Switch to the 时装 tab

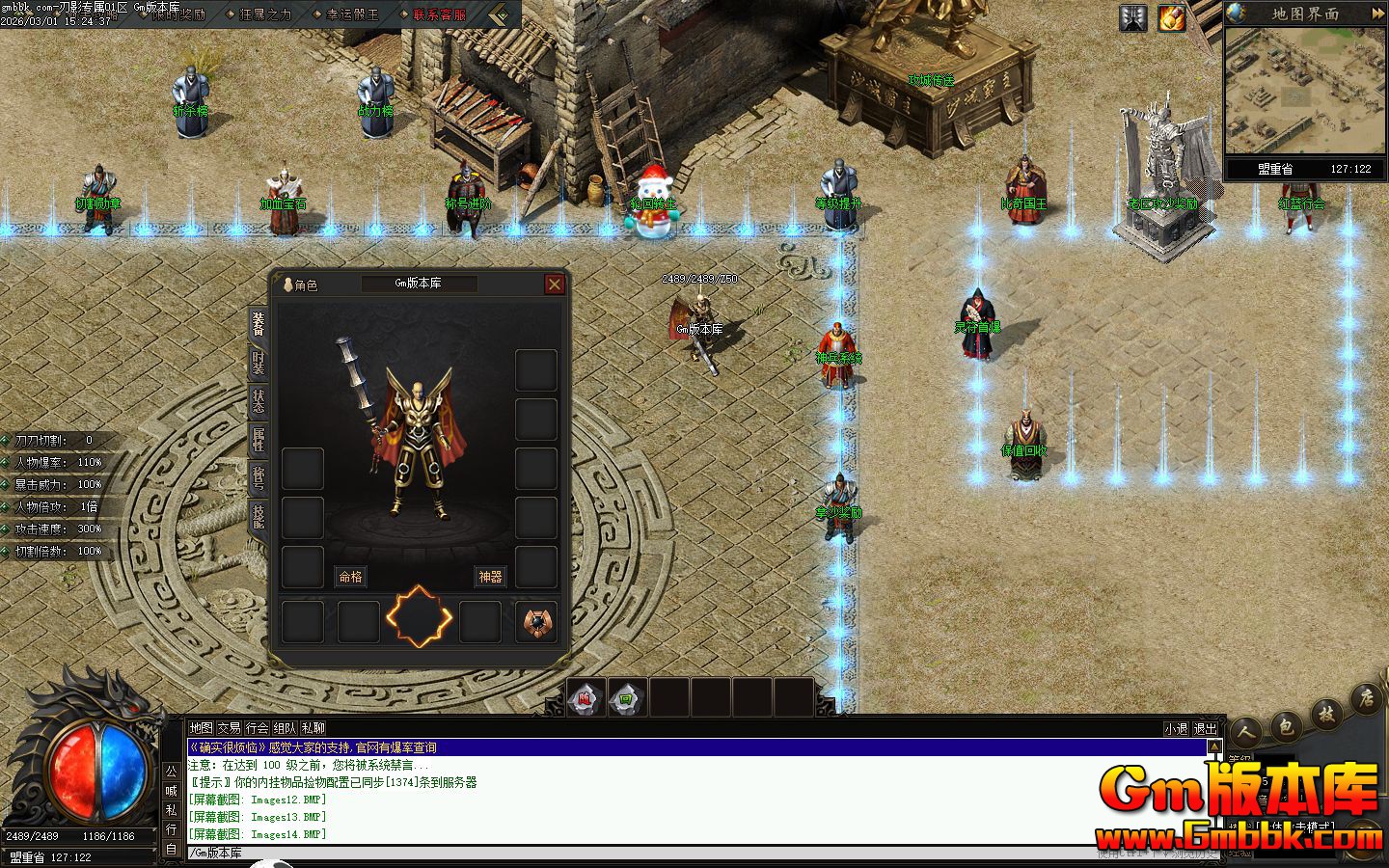tap(259, 363)
